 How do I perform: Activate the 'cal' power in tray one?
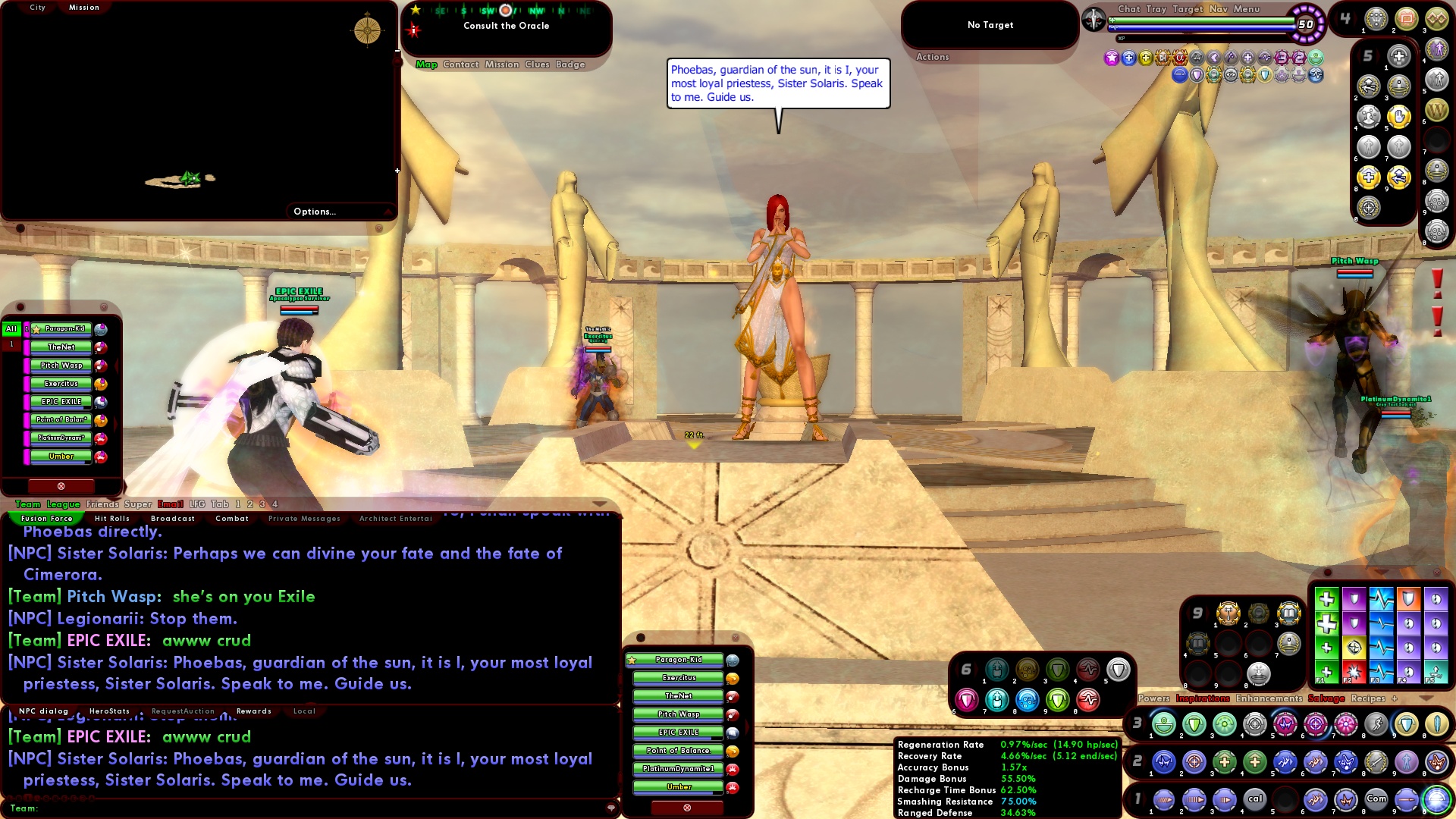(1256, 798)
